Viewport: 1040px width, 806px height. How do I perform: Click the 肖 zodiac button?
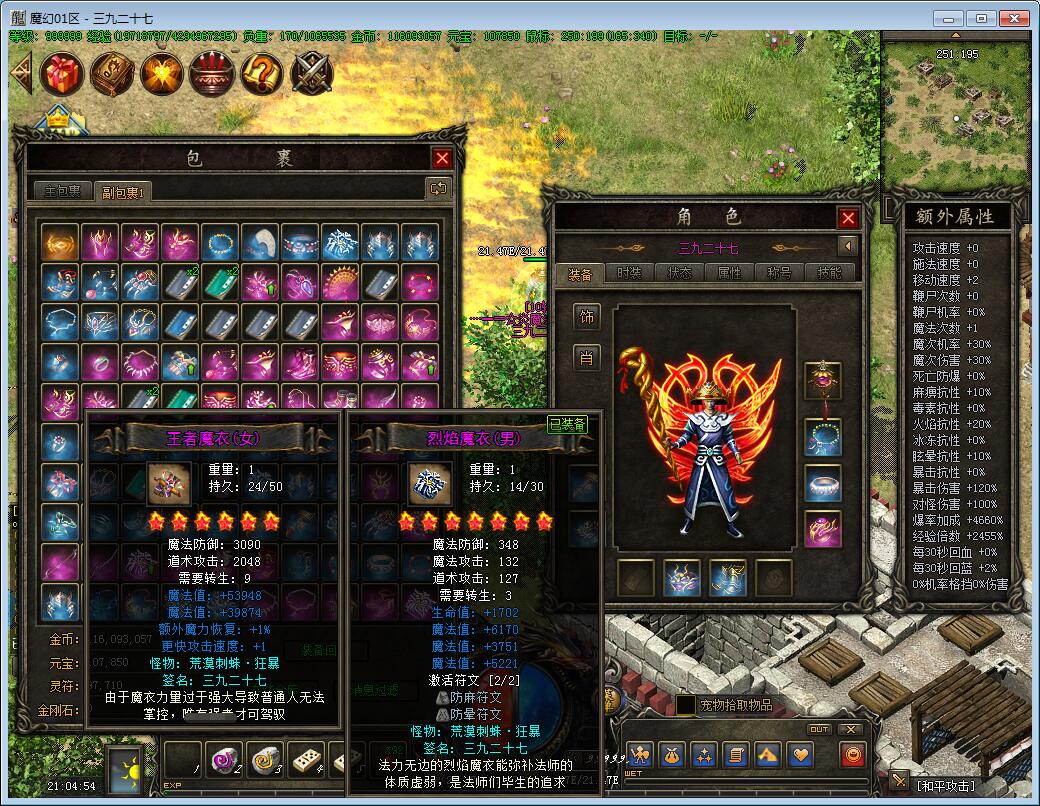click(x=587, y=357)
